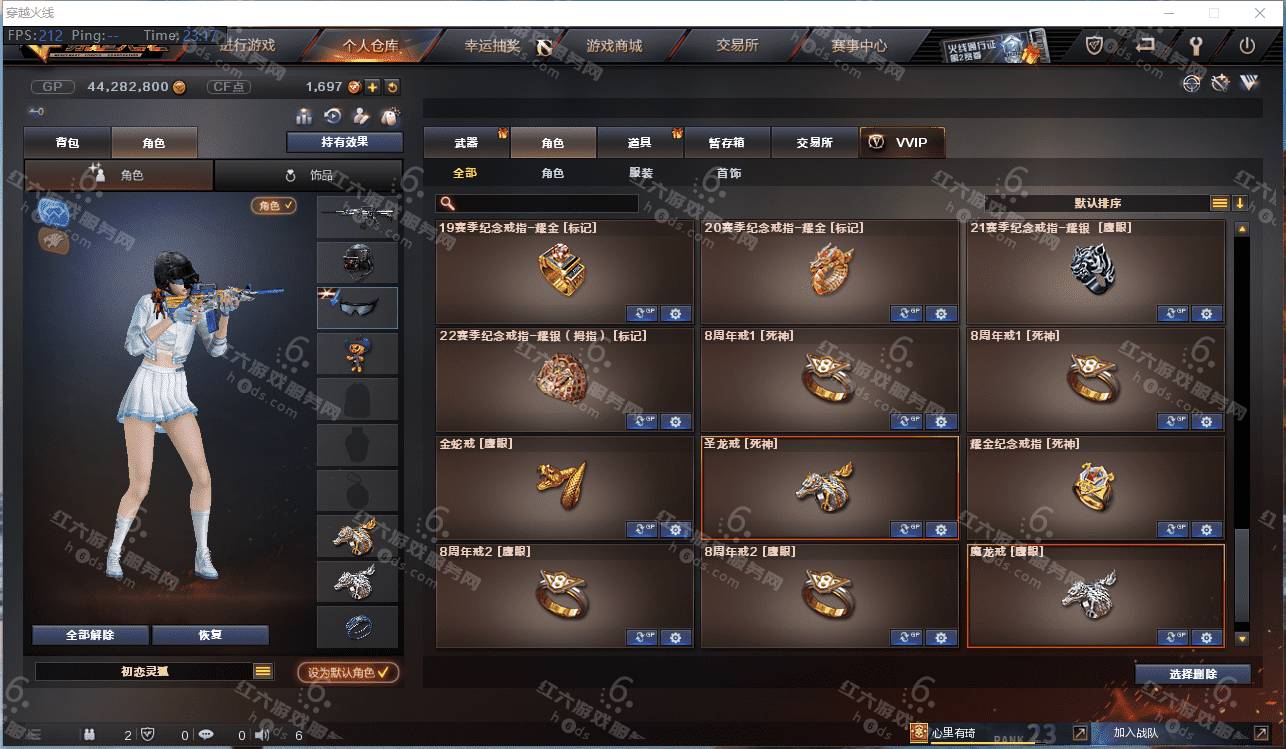Set character as default with 设为默认角色
The image size is (1286, 749).
348,673
